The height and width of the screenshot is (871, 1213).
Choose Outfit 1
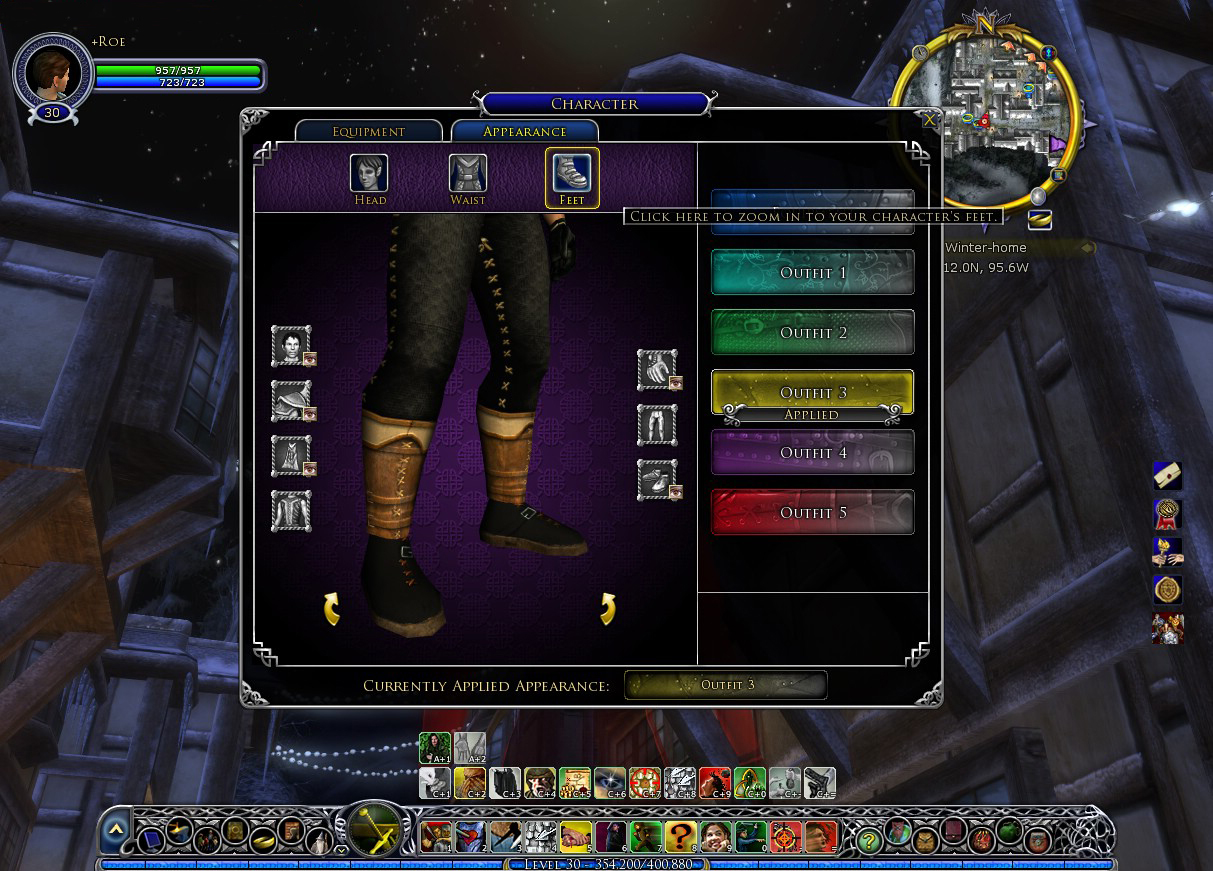tap(812, 273)
